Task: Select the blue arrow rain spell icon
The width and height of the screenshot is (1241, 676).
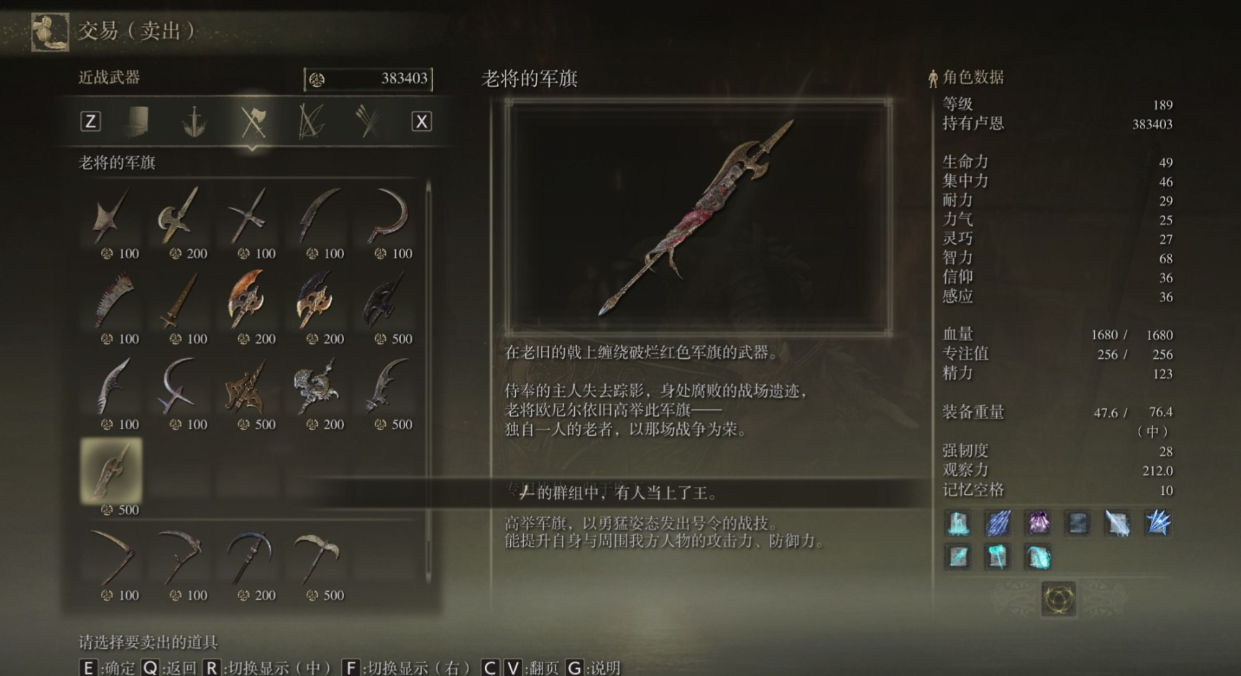Action: pyautogui.click(x=998, y=522)
